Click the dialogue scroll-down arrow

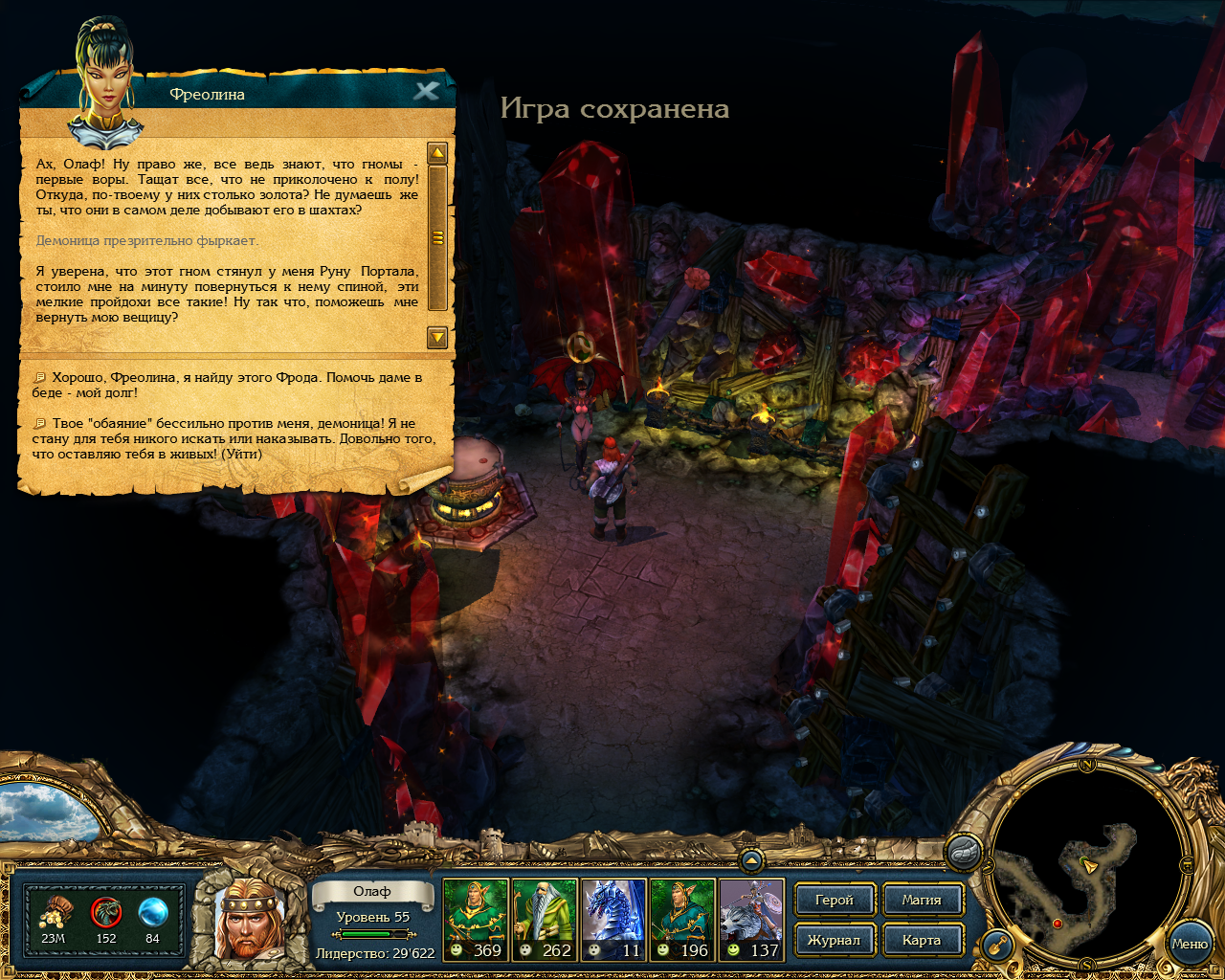tap(437, 337)
